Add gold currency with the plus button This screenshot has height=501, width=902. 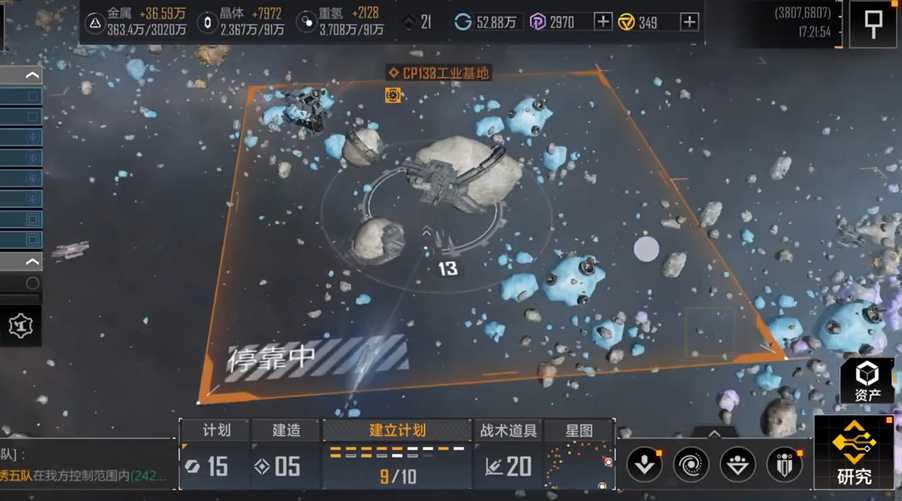click(x=689, y=21)
